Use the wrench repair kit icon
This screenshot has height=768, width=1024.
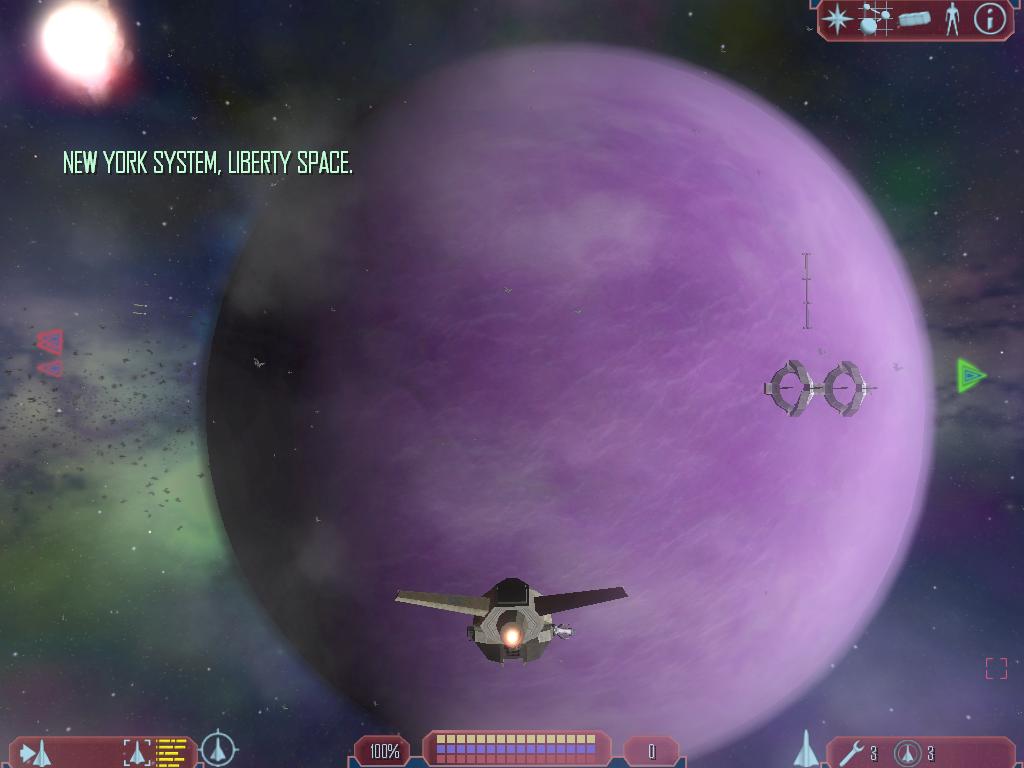click(x=851, y=752)
